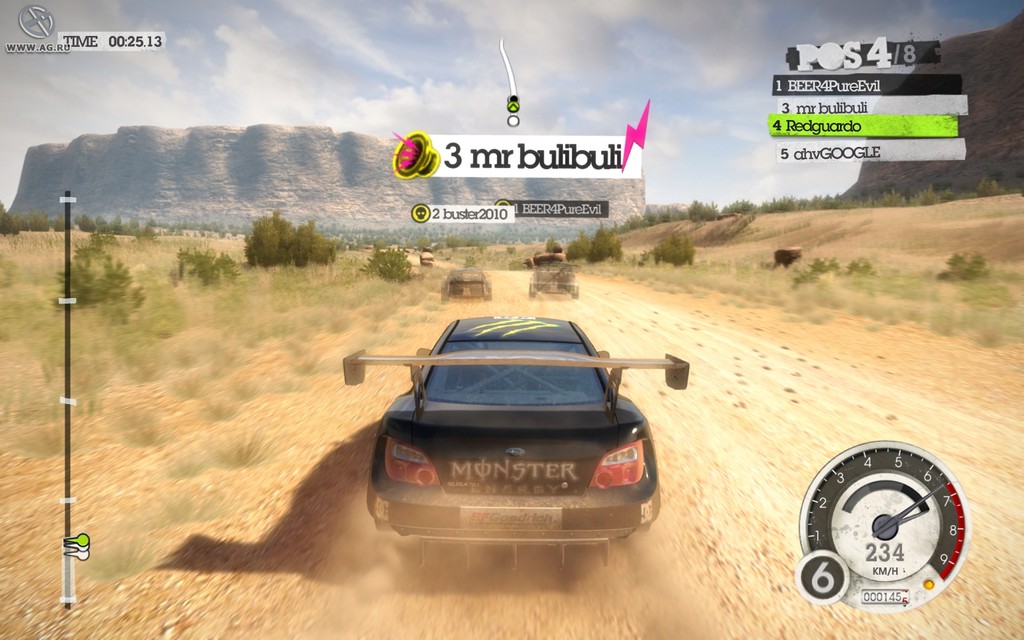Select BEER4PureEvil row in the standings list

pyautogui.click(x=866, y=86)
